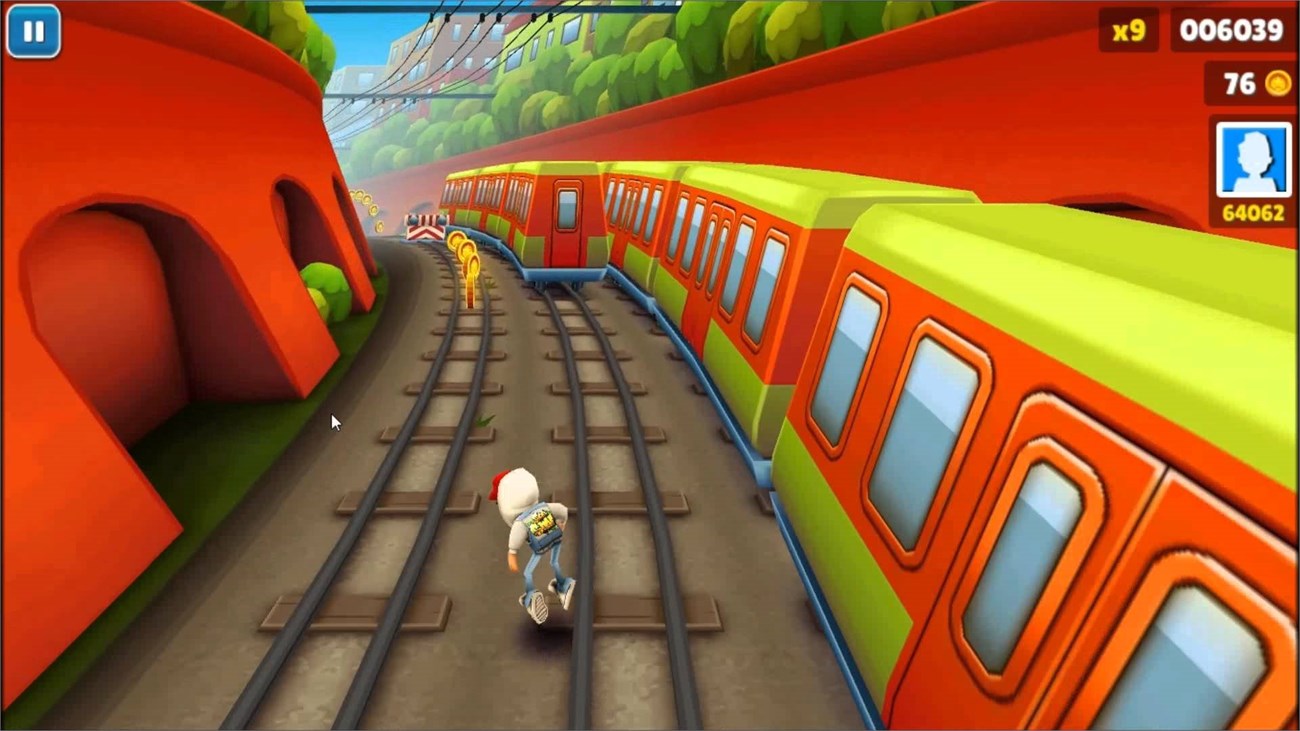Screen dimensions: 1300x731
Task: Click the x9 score multiplier badge
Action: coord(1130,30)
